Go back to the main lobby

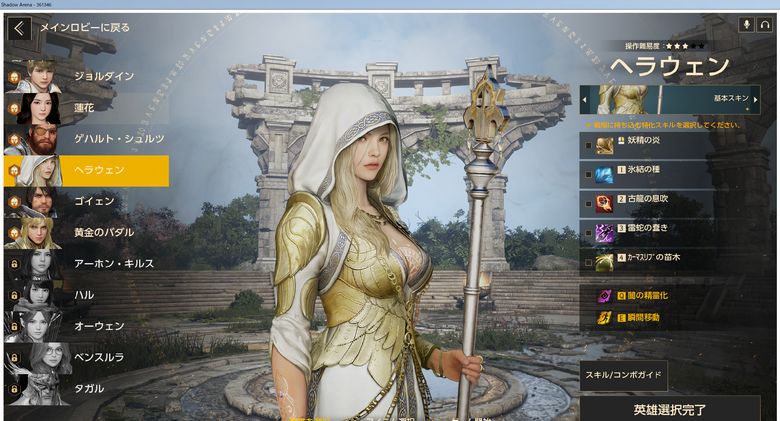(x=18, y=28)
